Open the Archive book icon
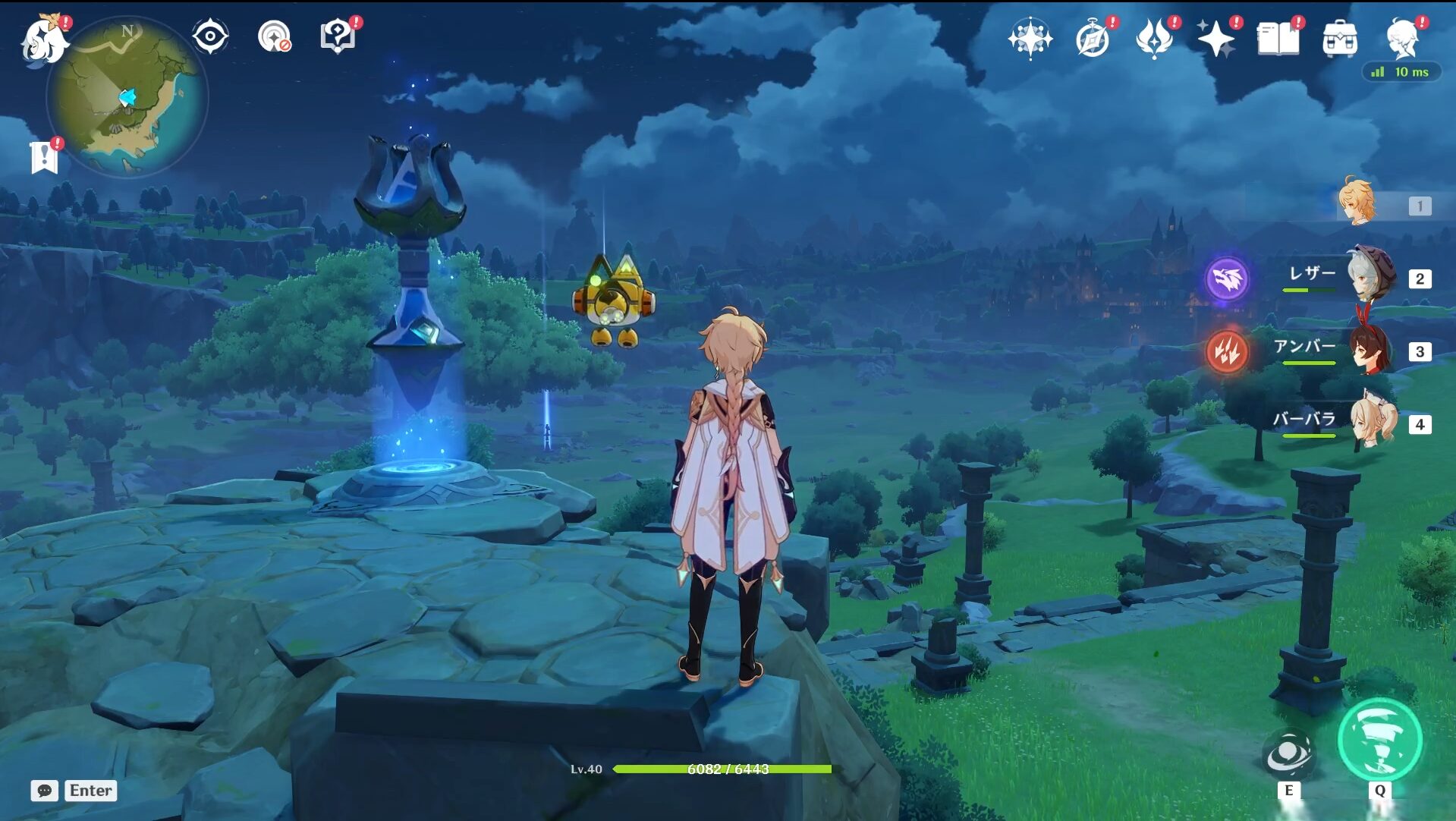The height and width of the screenshot is (821, 1456). [x=1278, y=38]
